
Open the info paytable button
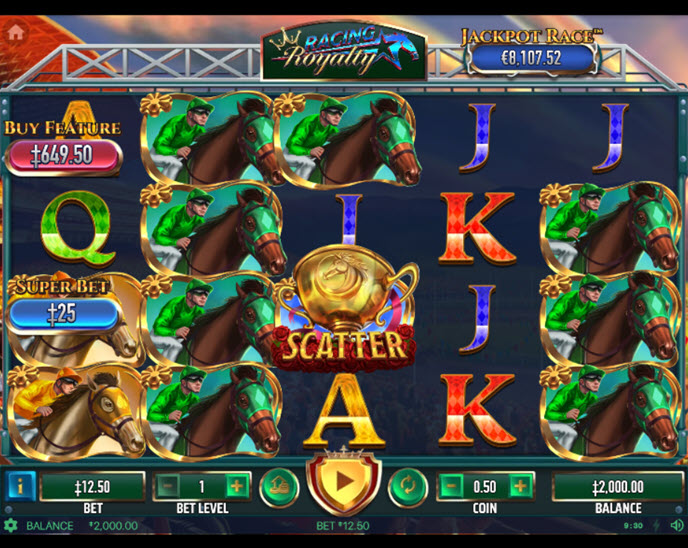20,486
